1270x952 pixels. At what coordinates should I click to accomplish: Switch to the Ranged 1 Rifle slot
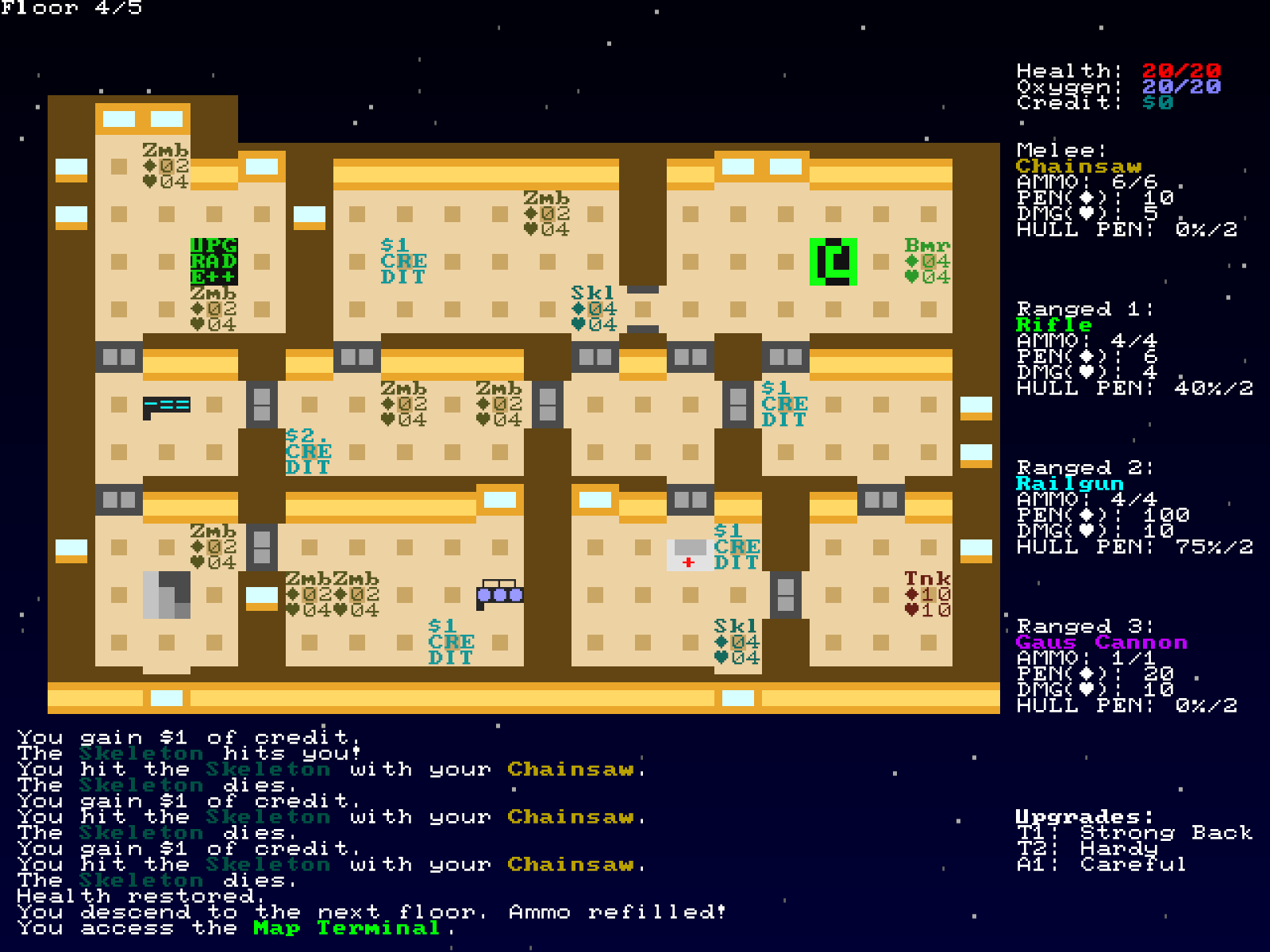1052,324
